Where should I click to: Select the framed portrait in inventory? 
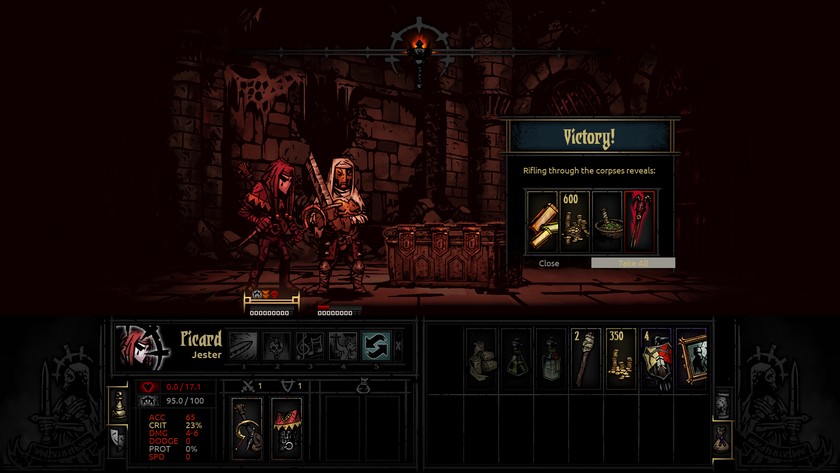click(691, 357)
